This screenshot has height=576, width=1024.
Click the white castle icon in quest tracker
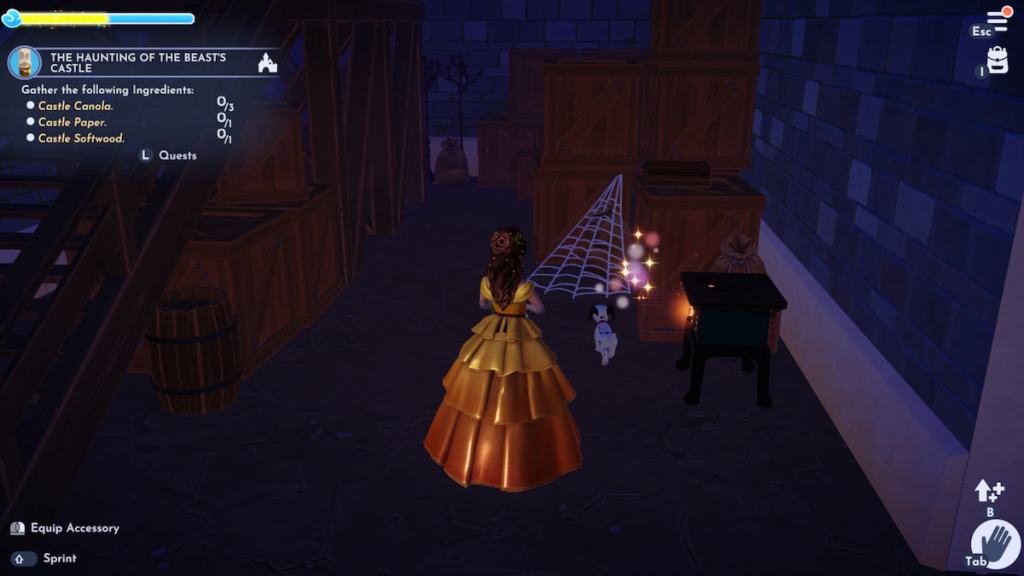267,63
